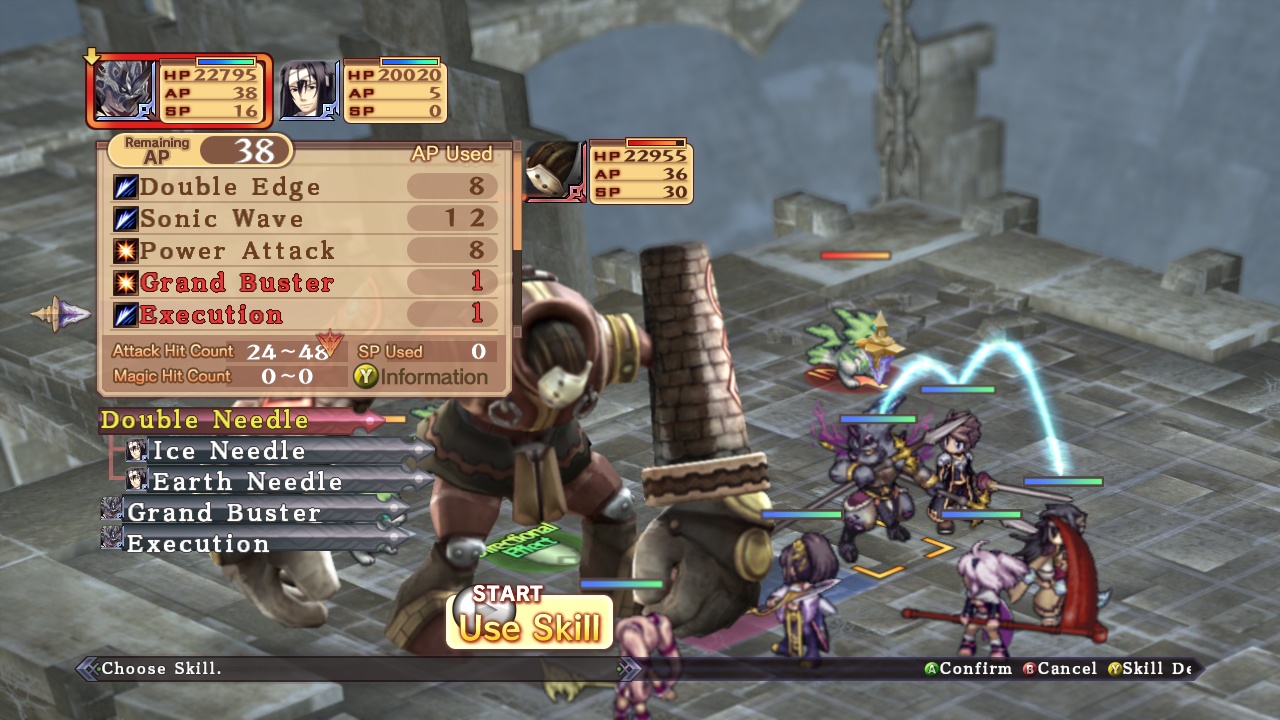Click the star icon next to Power Attack
This screenshot has width=1280, height=720.
(125, 250)
